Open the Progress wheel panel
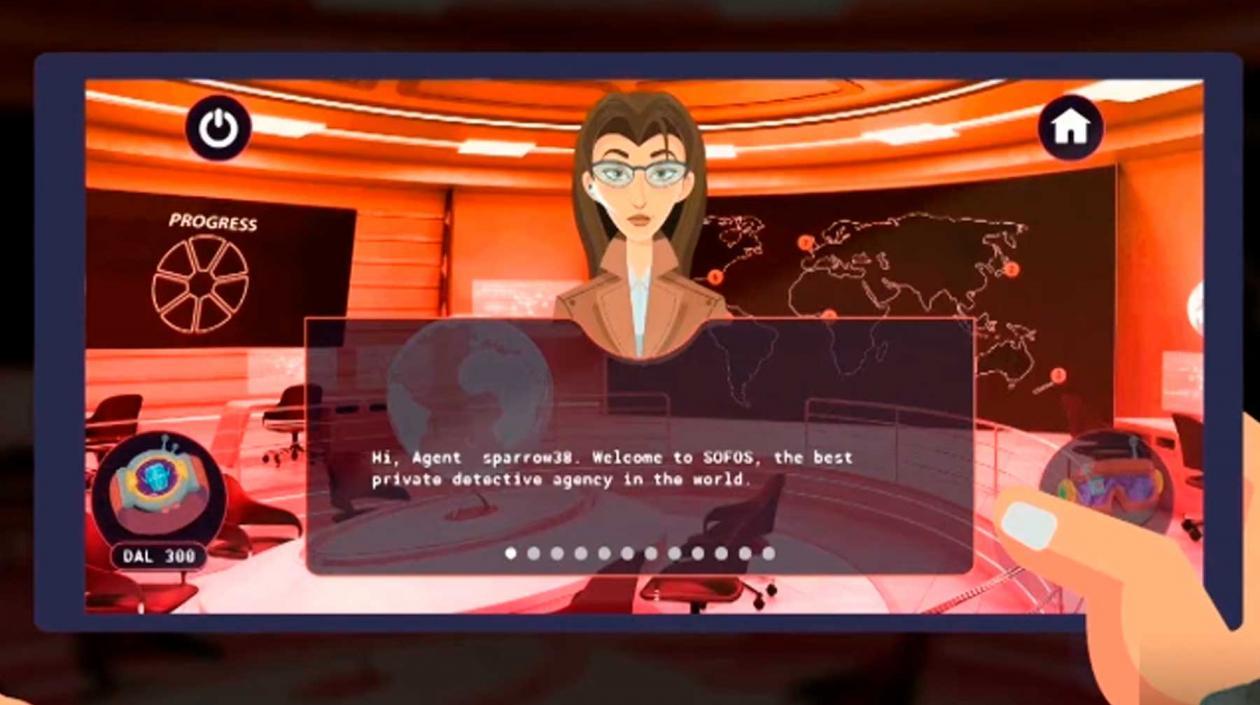Image resolution: width=1260 pixels, height=705 pixels. point(200,282)
